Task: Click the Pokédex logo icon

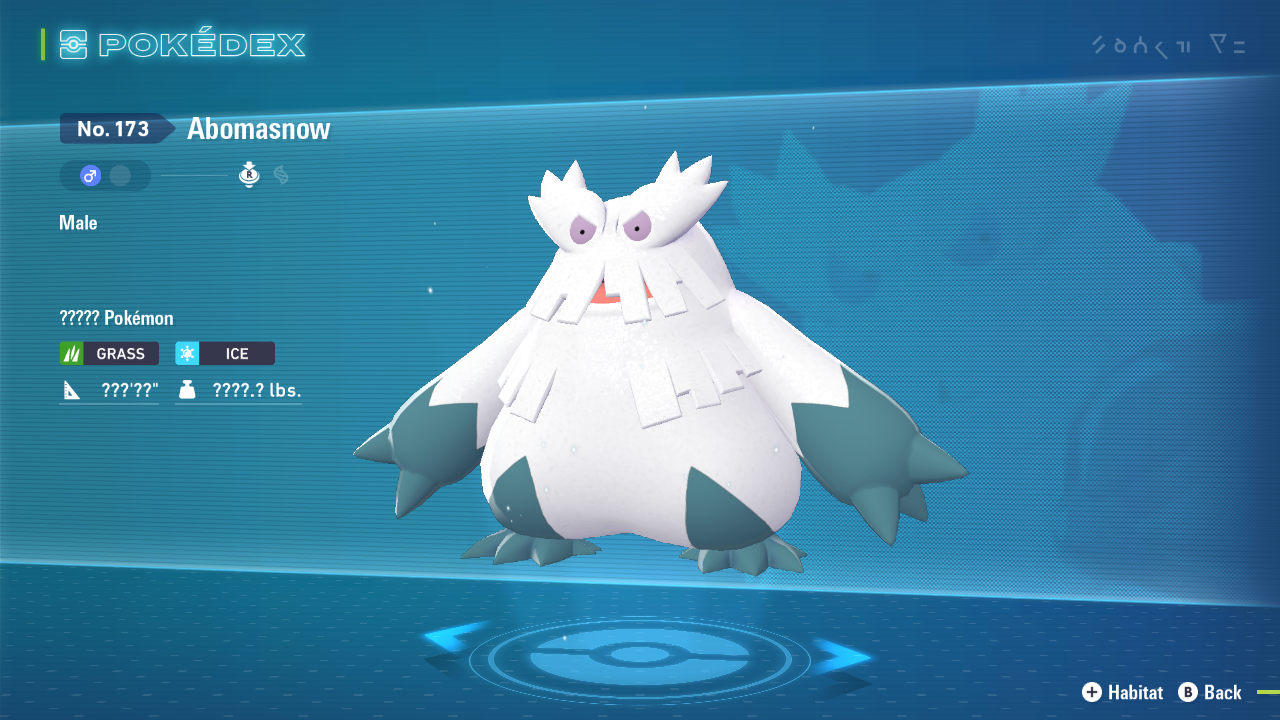Action: [x=73, y=44]
